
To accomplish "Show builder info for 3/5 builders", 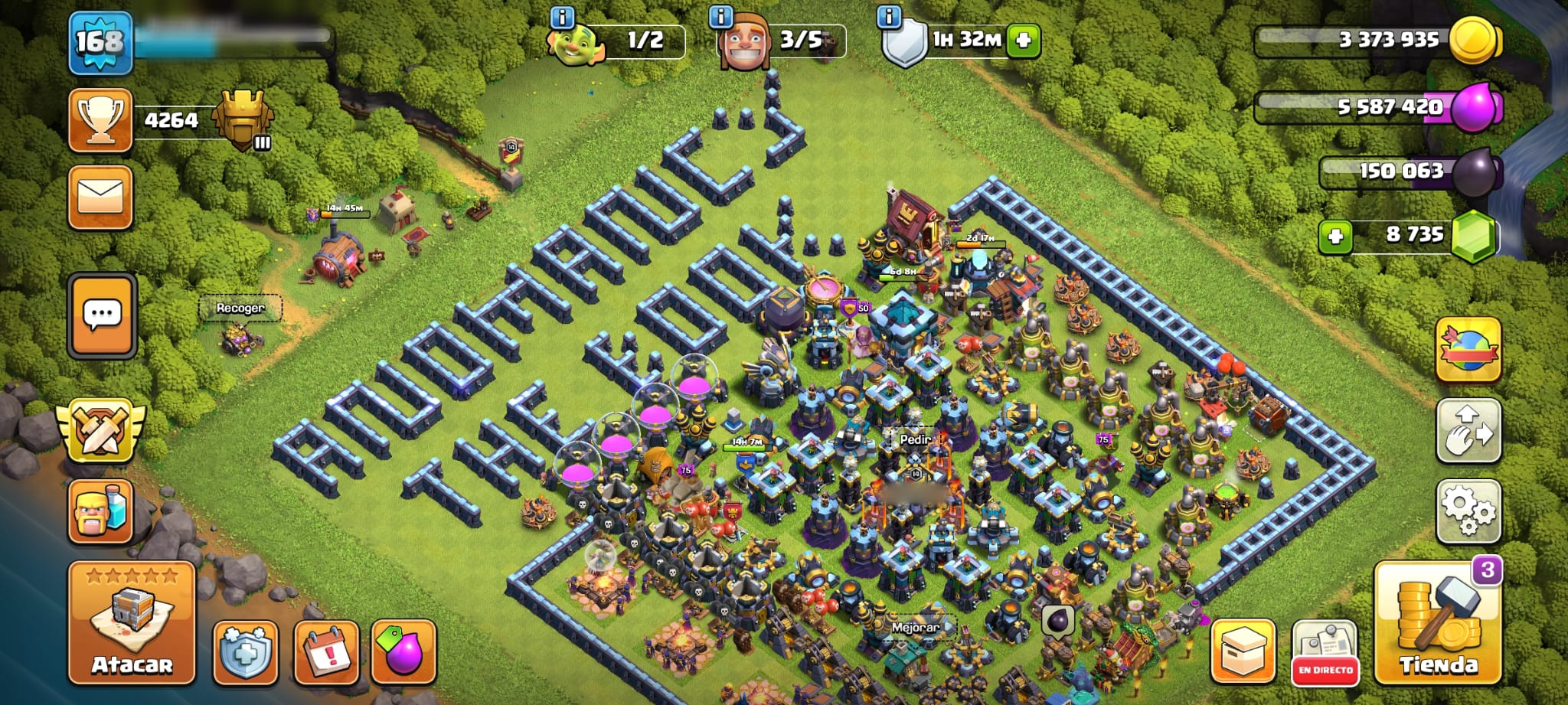I will (x=721, y=17).
